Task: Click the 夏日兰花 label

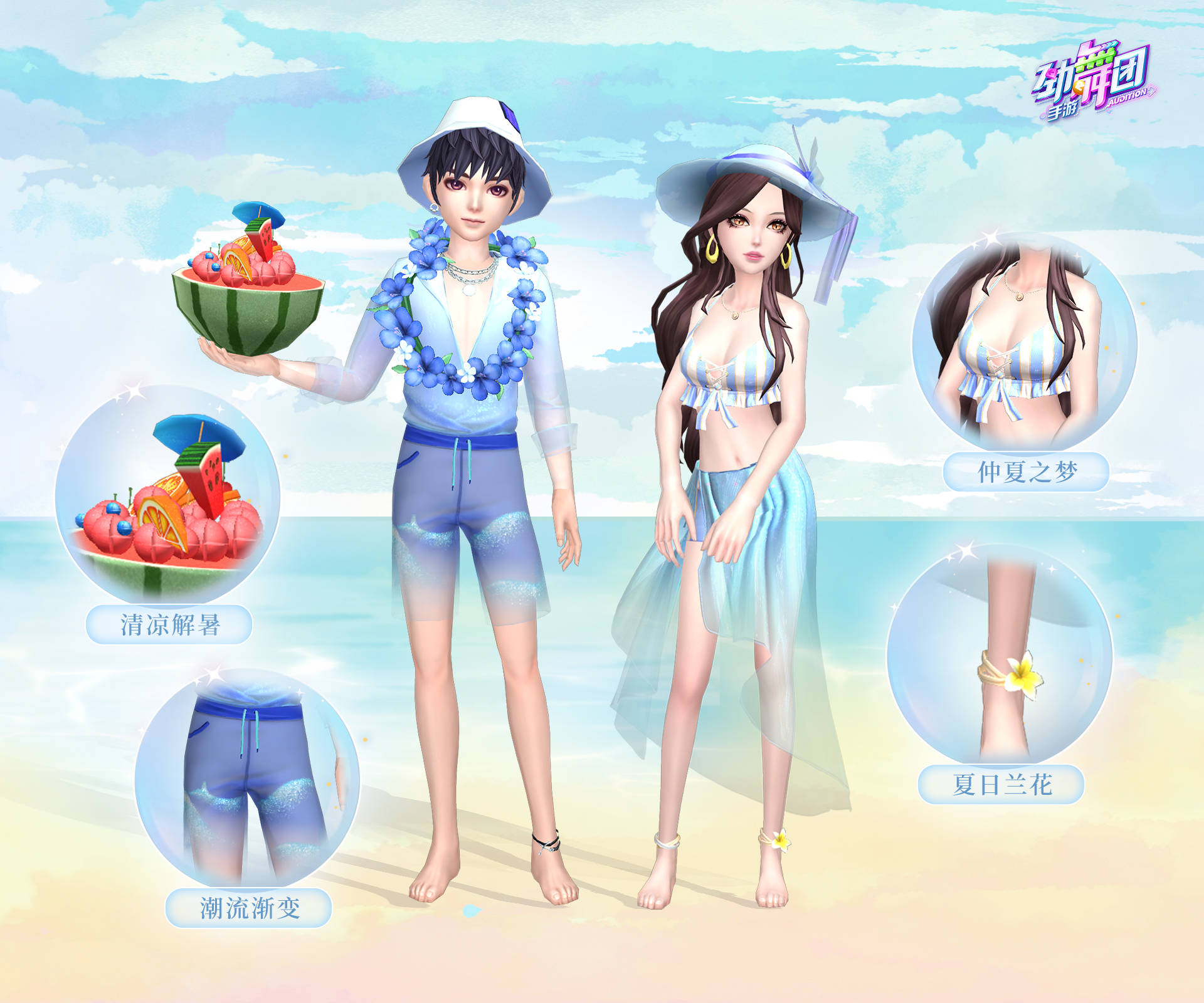Action: pos(1001,784)
